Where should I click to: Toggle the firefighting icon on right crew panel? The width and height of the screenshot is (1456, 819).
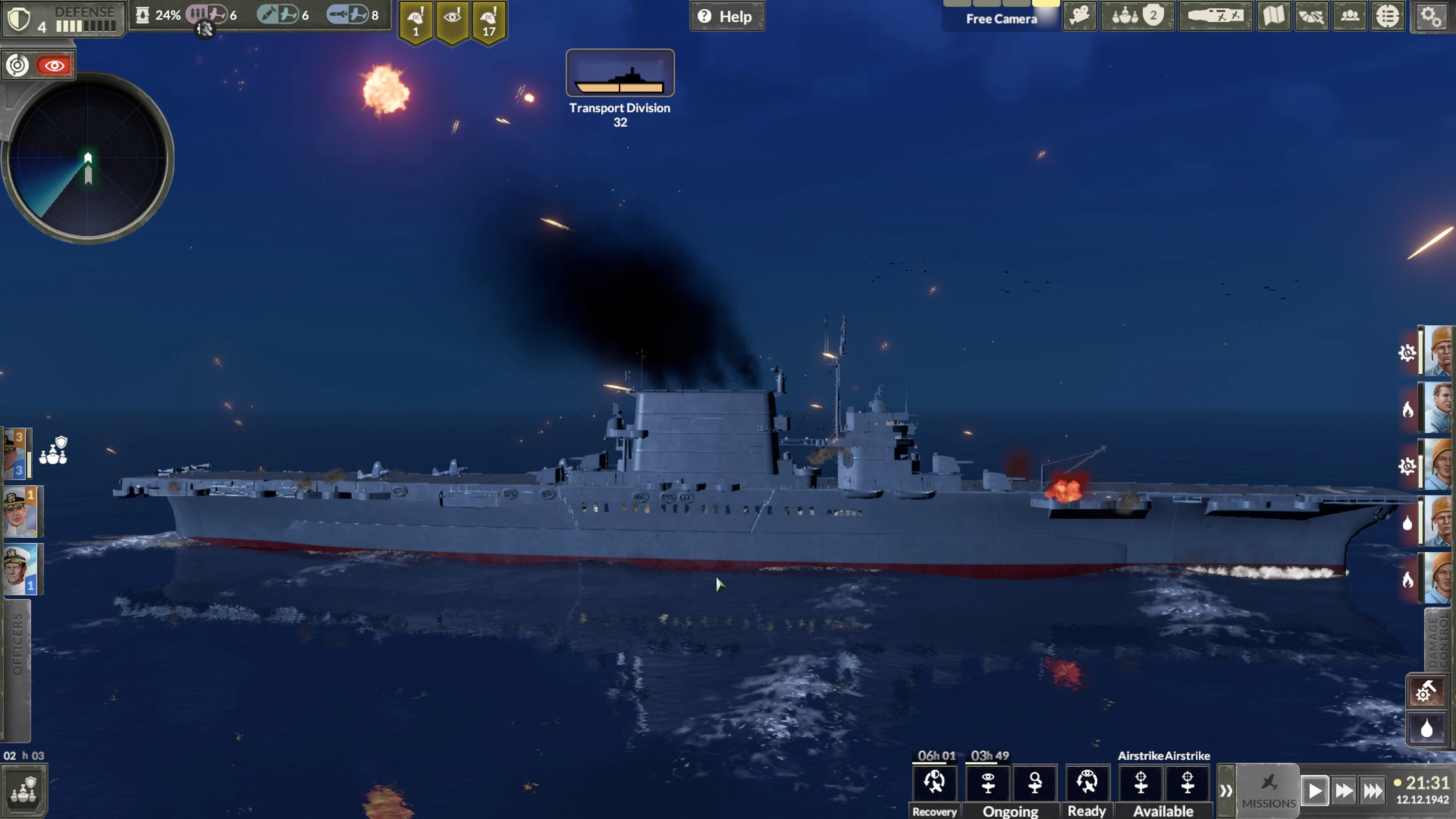pyautogui.click(x=1407, y=410)
